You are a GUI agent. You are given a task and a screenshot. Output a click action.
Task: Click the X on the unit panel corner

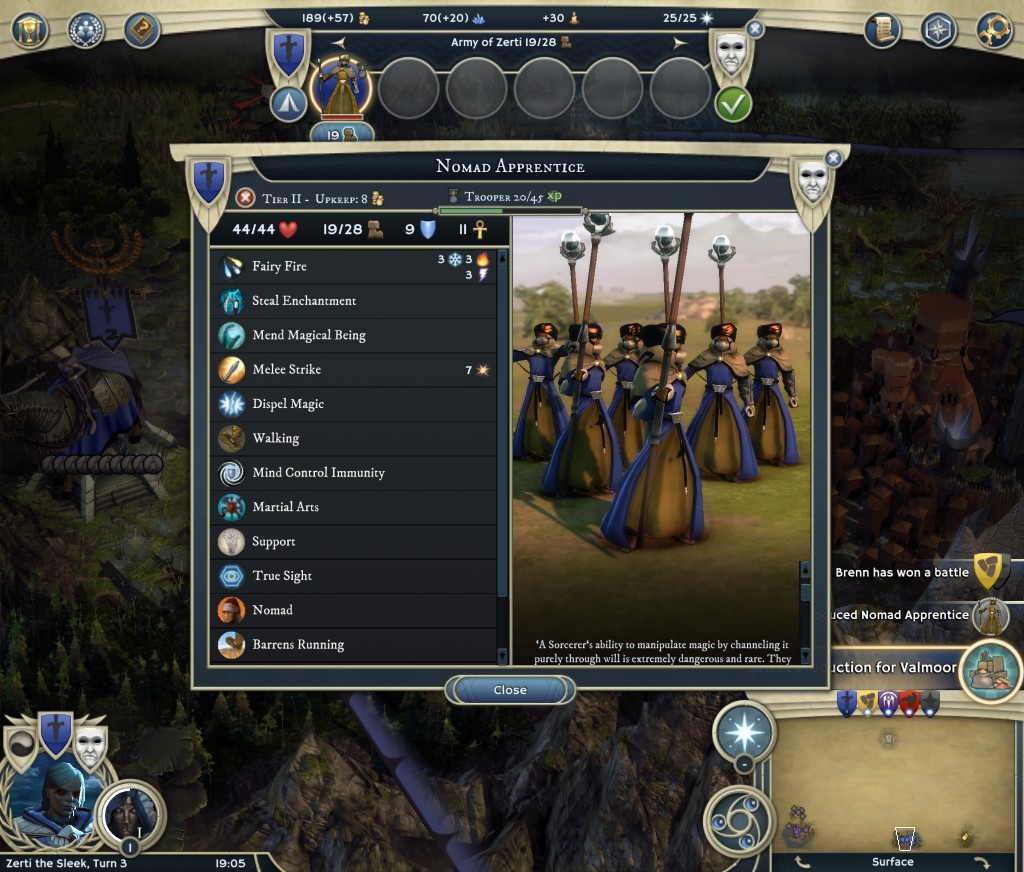coord(833,158)
